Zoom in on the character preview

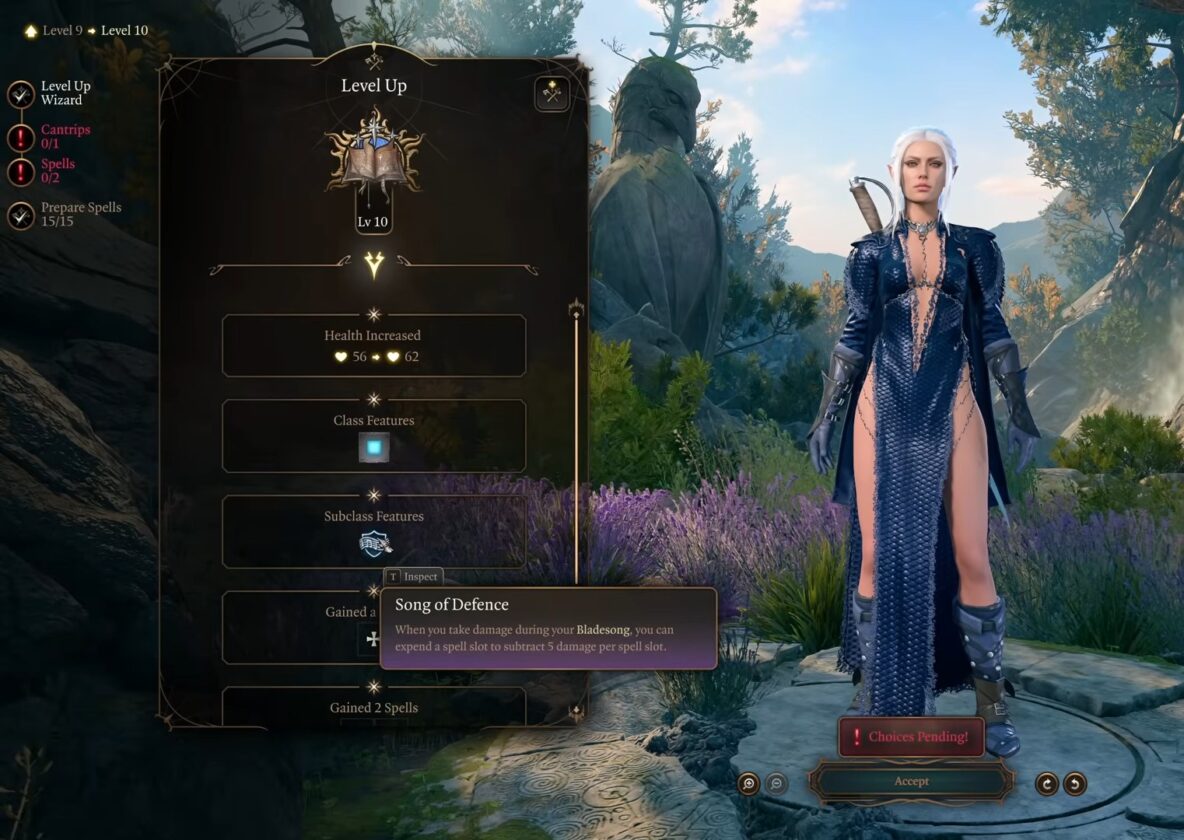click(748, 784)
